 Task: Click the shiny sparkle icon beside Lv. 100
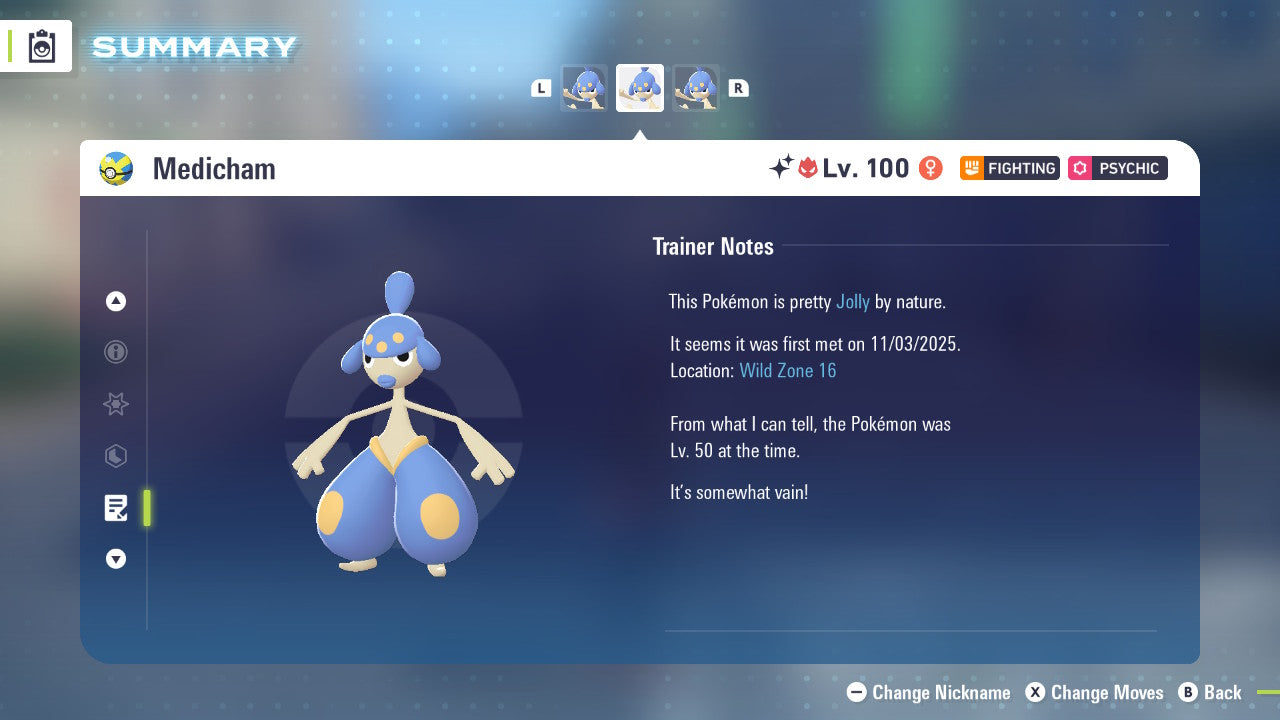coord(783,168)
